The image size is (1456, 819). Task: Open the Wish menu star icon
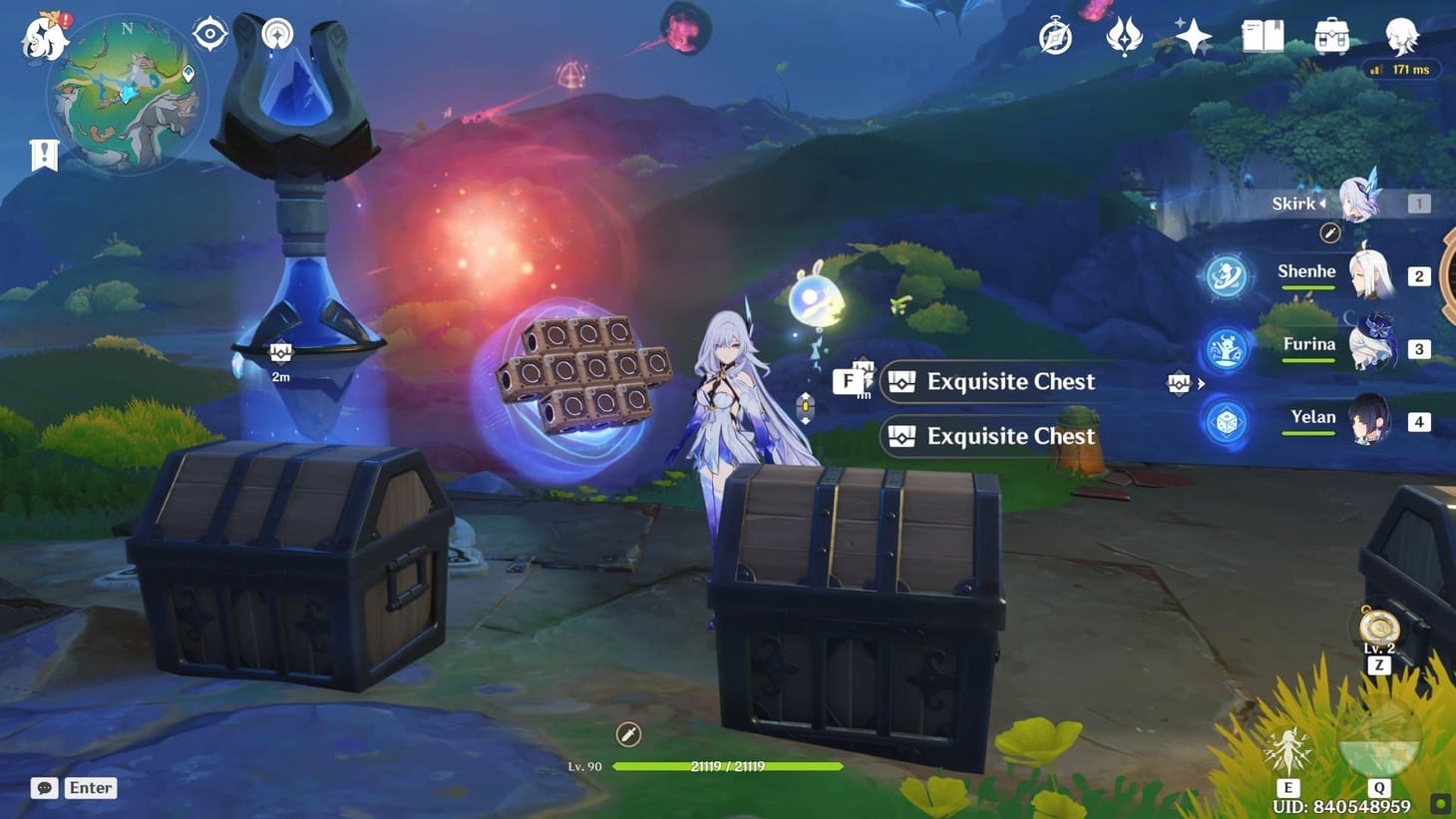tap(1192, 36)
